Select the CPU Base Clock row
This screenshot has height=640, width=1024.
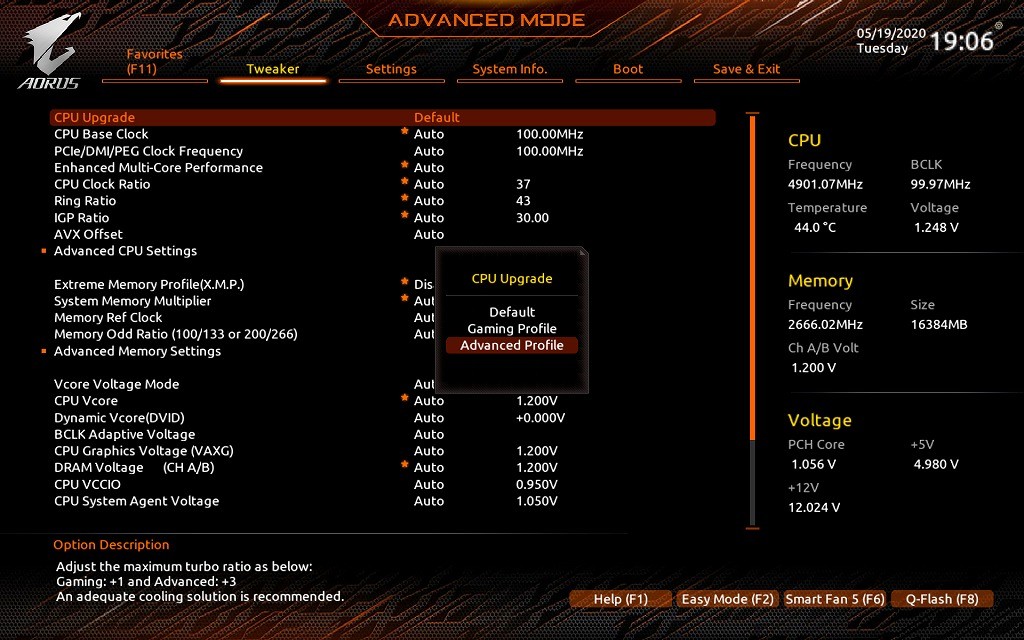pyautogui.click(x=101, y=134)
